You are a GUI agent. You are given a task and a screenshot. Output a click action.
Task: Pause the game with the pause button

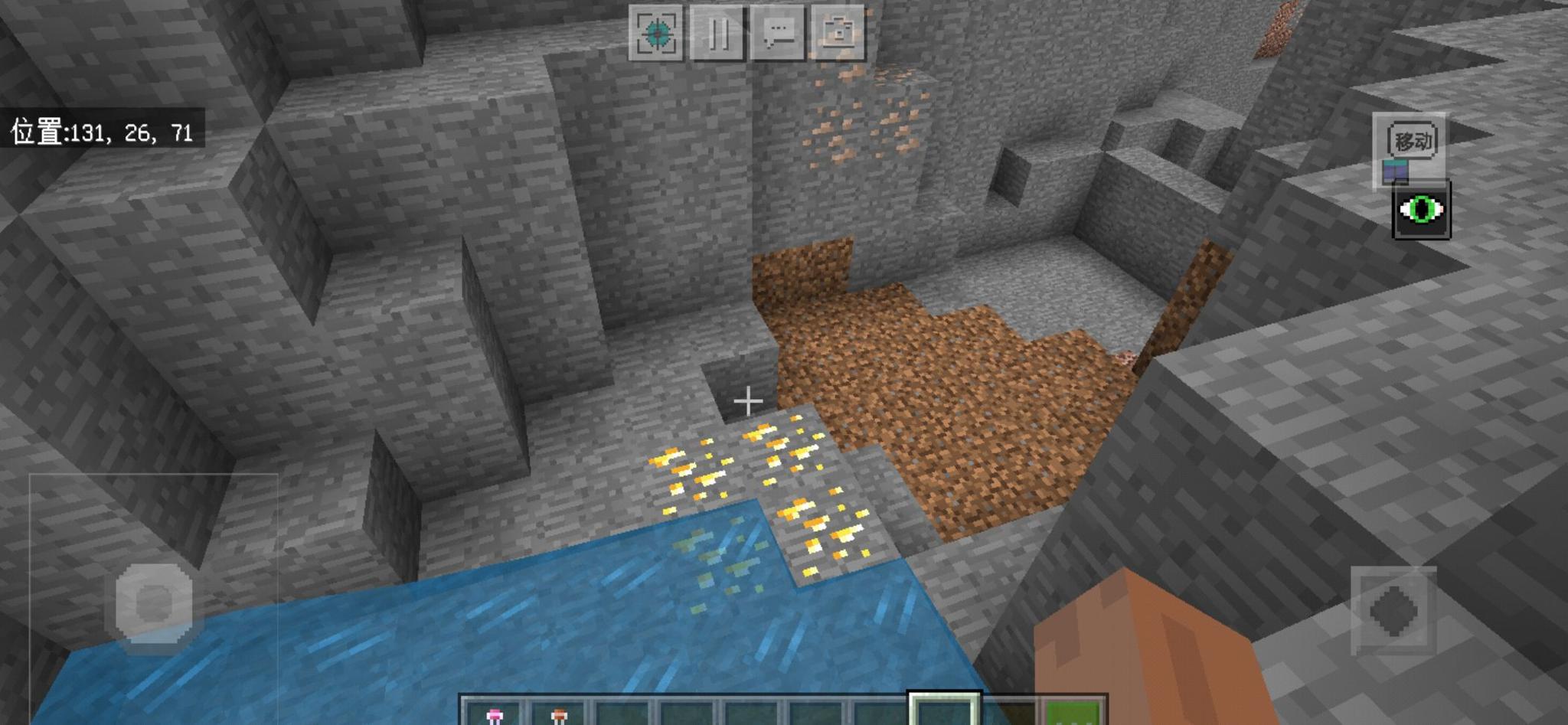pos(717,33)
